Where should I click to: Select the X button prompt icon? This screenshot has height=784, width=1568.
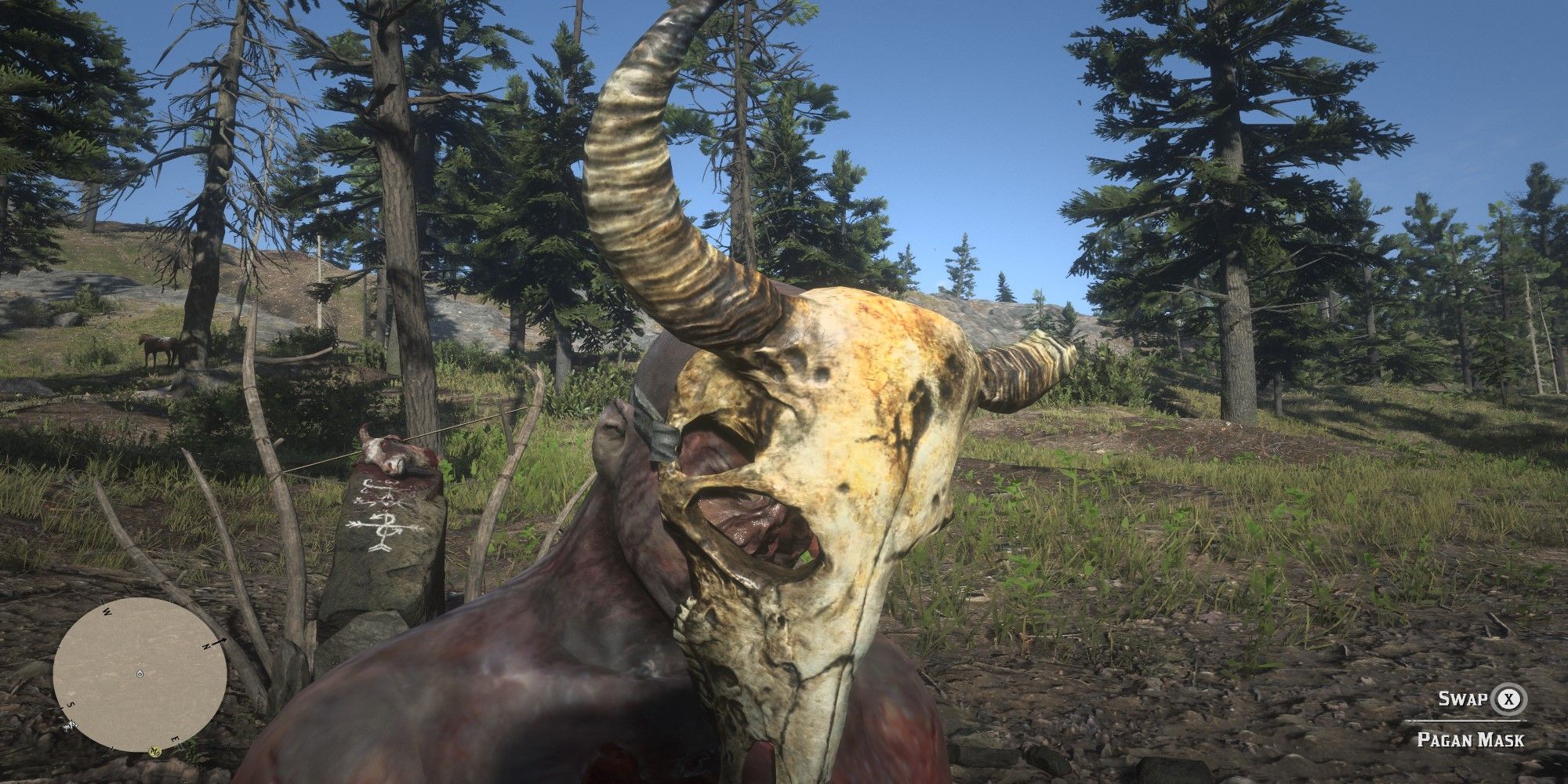click(x=1508, y=700)
